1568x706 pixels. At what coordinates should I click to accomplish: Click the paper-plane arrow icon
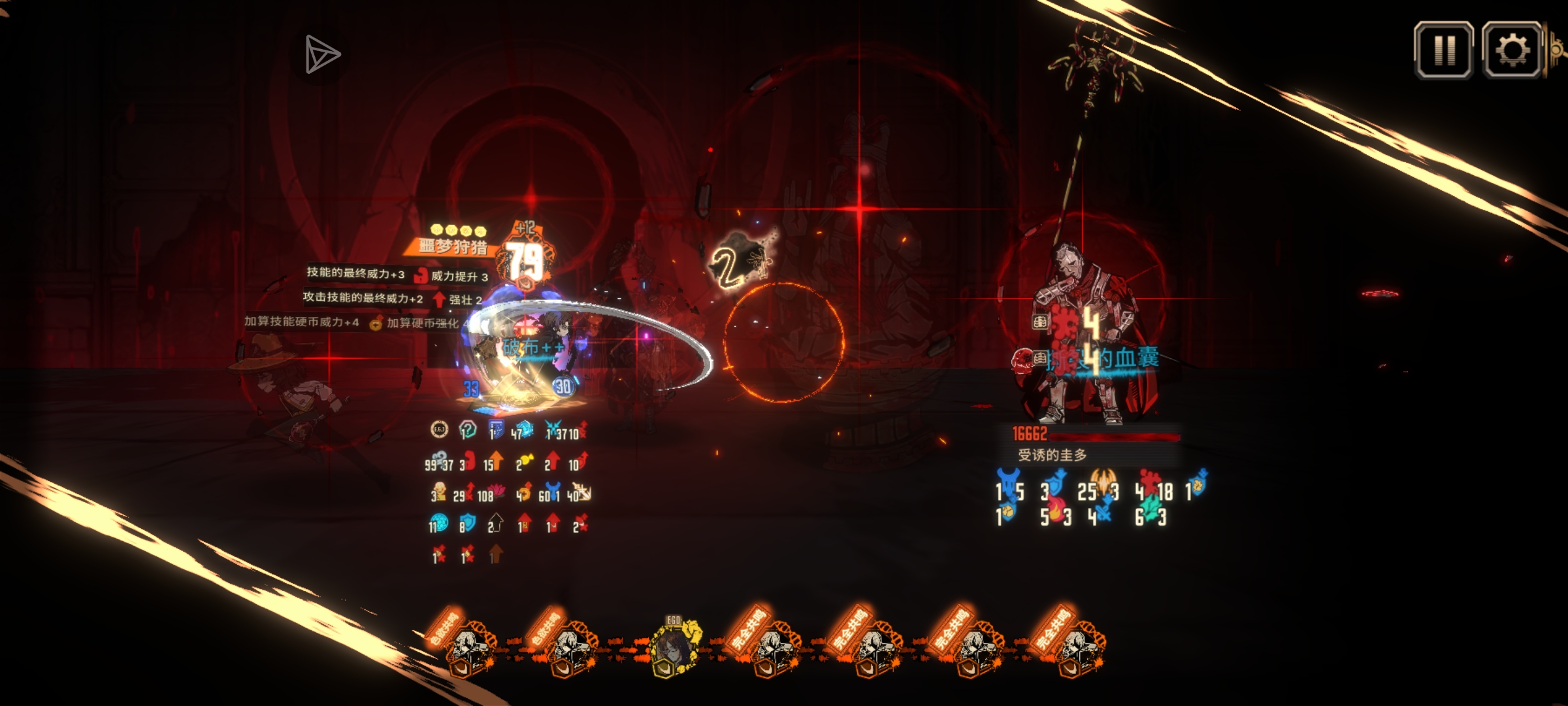coord(321,55)
